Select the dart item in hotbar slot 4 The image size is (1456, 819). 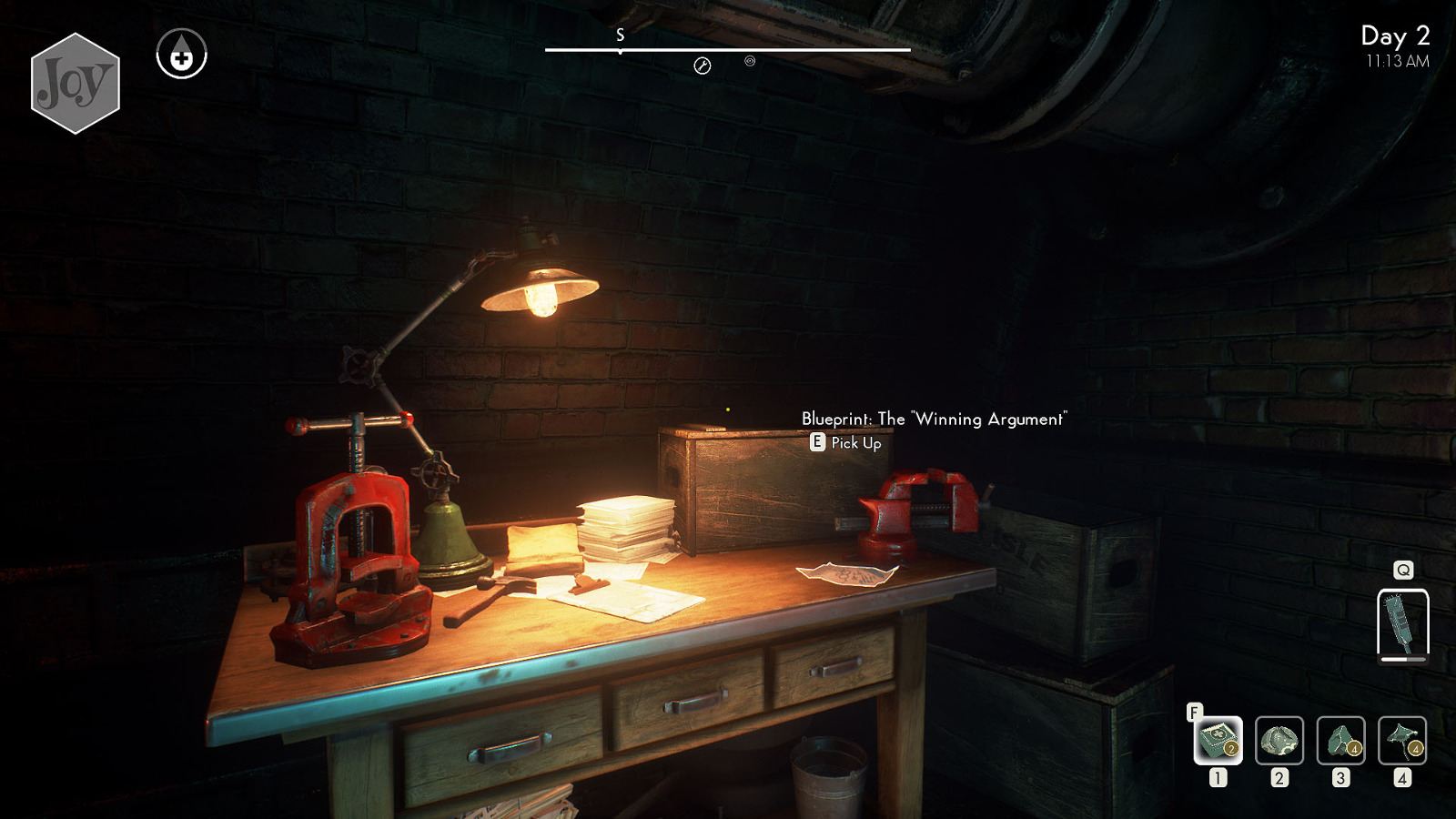pos(1401,739)
